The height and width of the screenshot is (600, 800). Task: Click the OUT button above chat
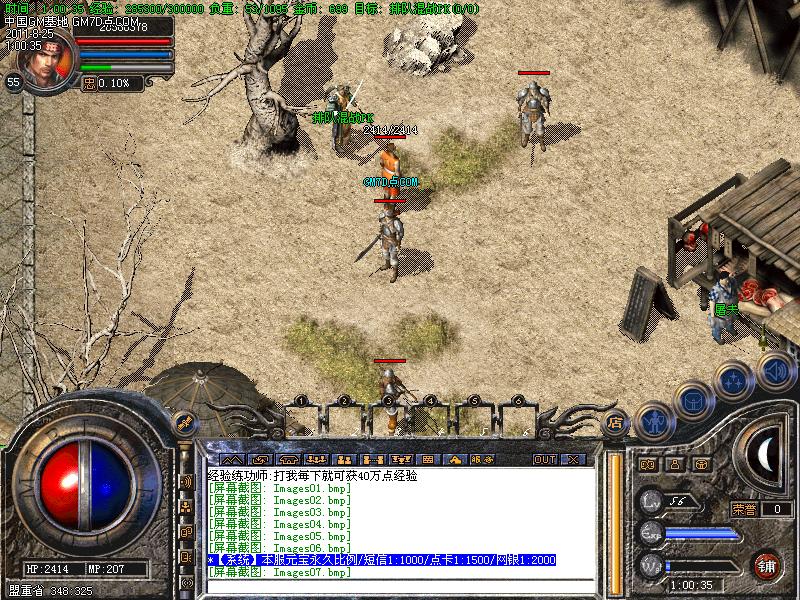(x=544, y=459)
